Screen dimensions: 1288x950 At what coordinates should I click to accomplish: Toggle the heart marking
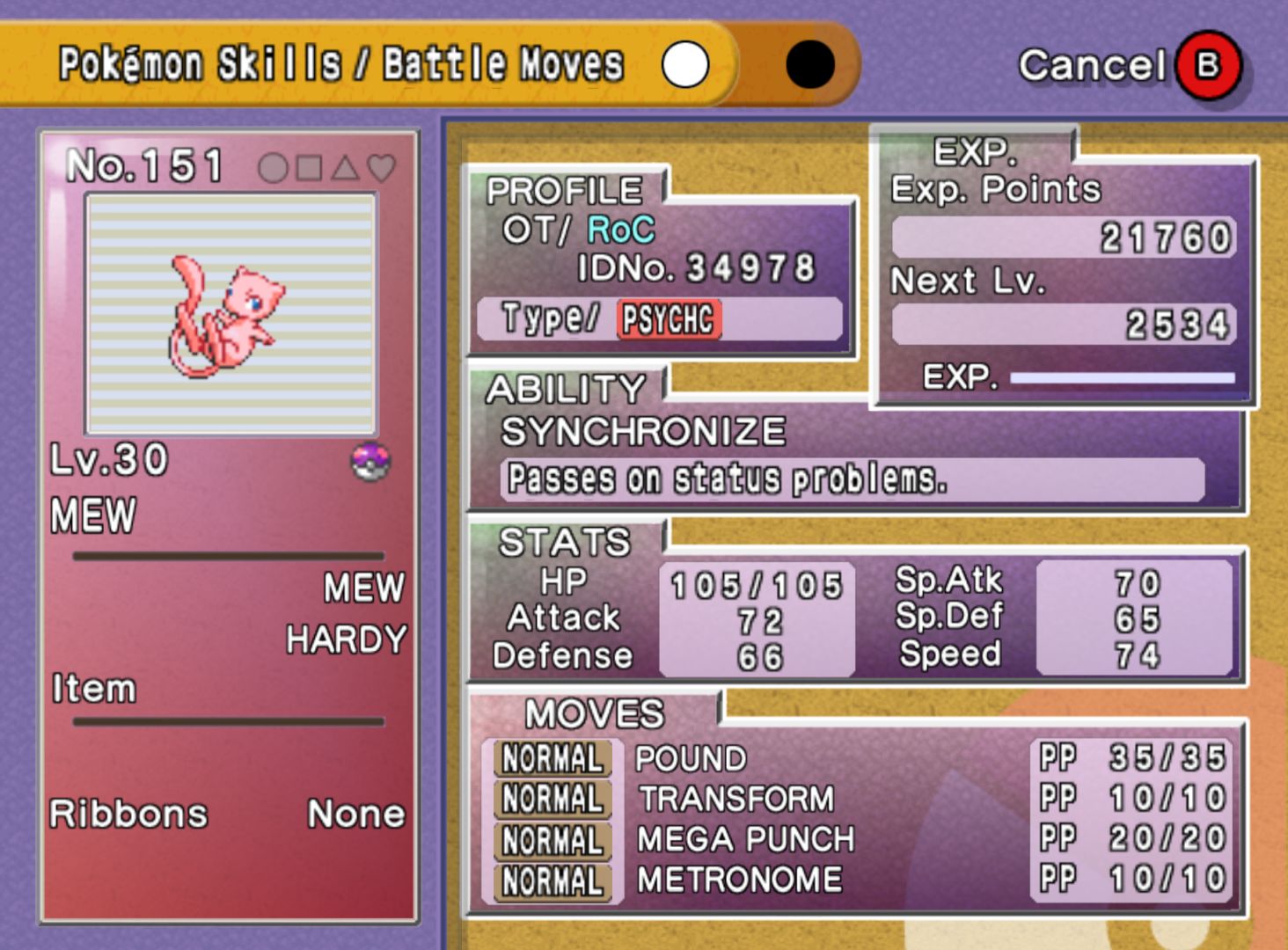[381, 168]
